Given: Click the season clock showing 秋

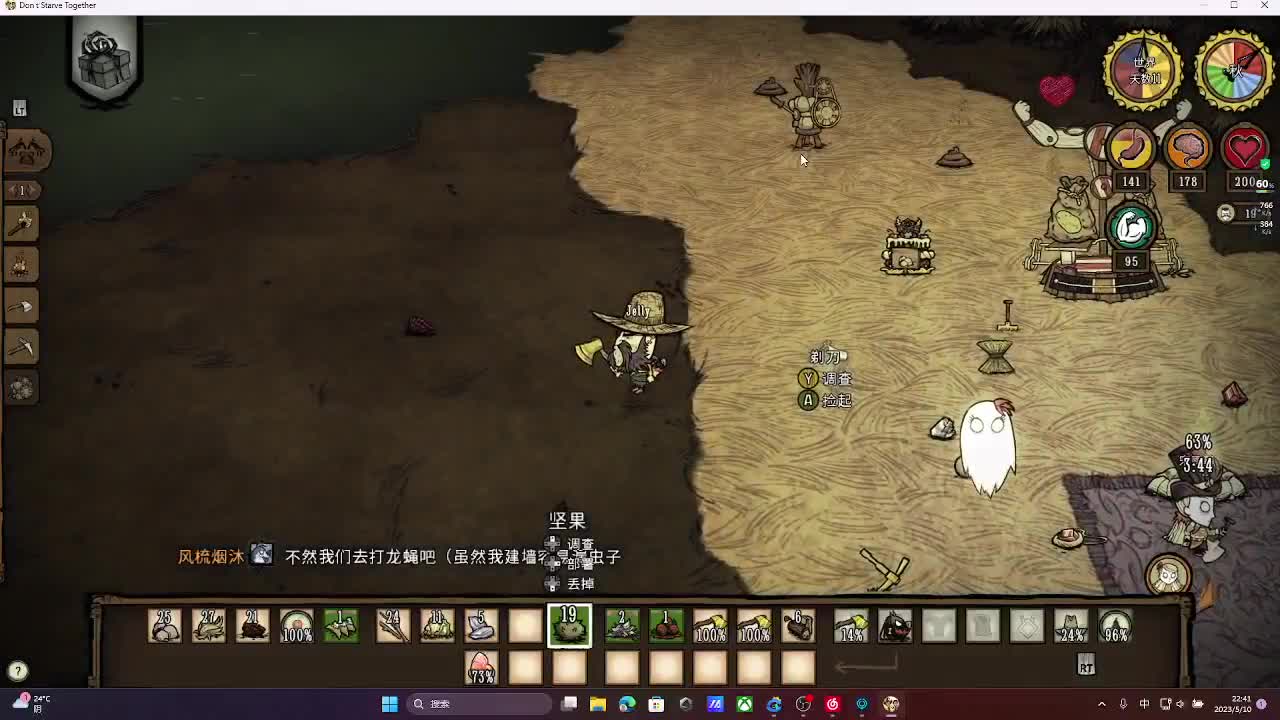Looking at the screenshot, I should tap(1234, 68).
